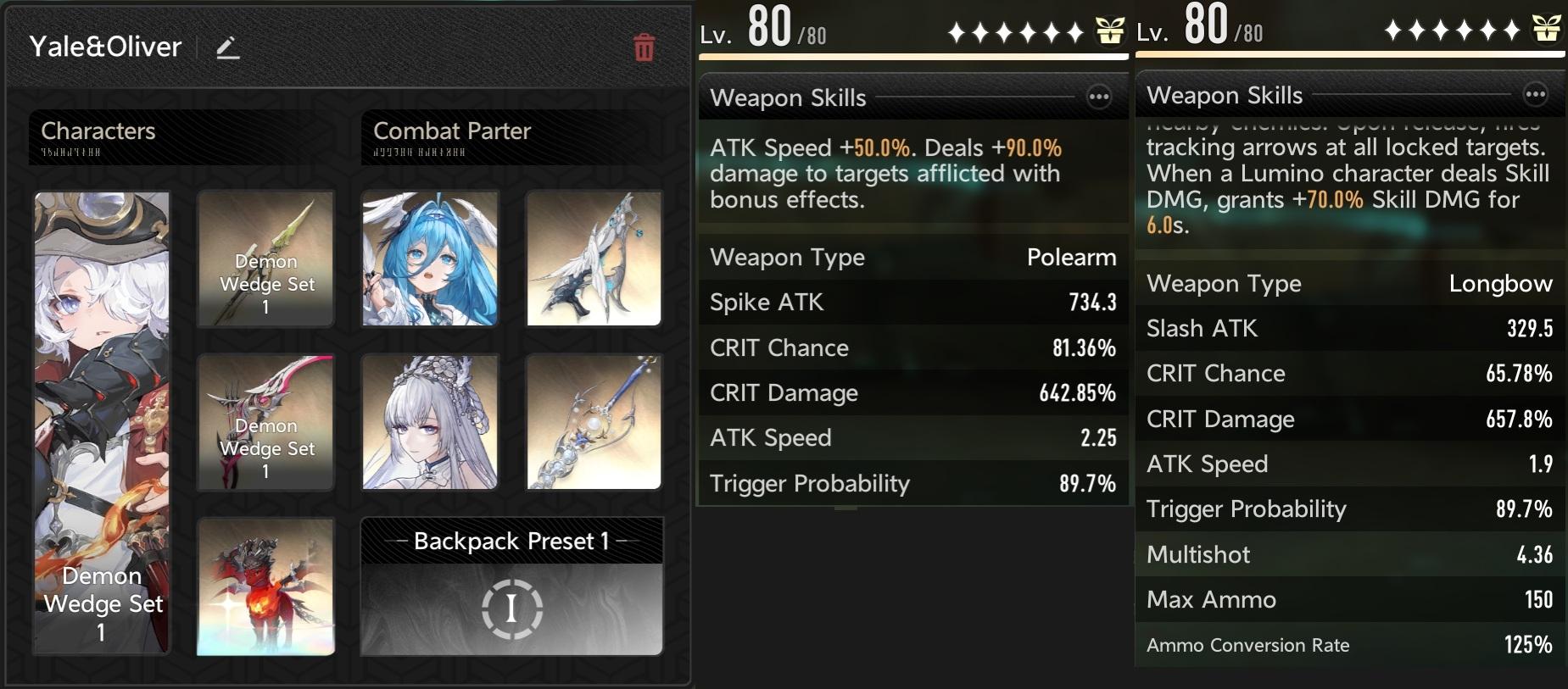Image resolution: width=1568 pixels, height=689 pixels.
Task: Click the gift icon above the longbow stats
Action: pos(1546,30)
